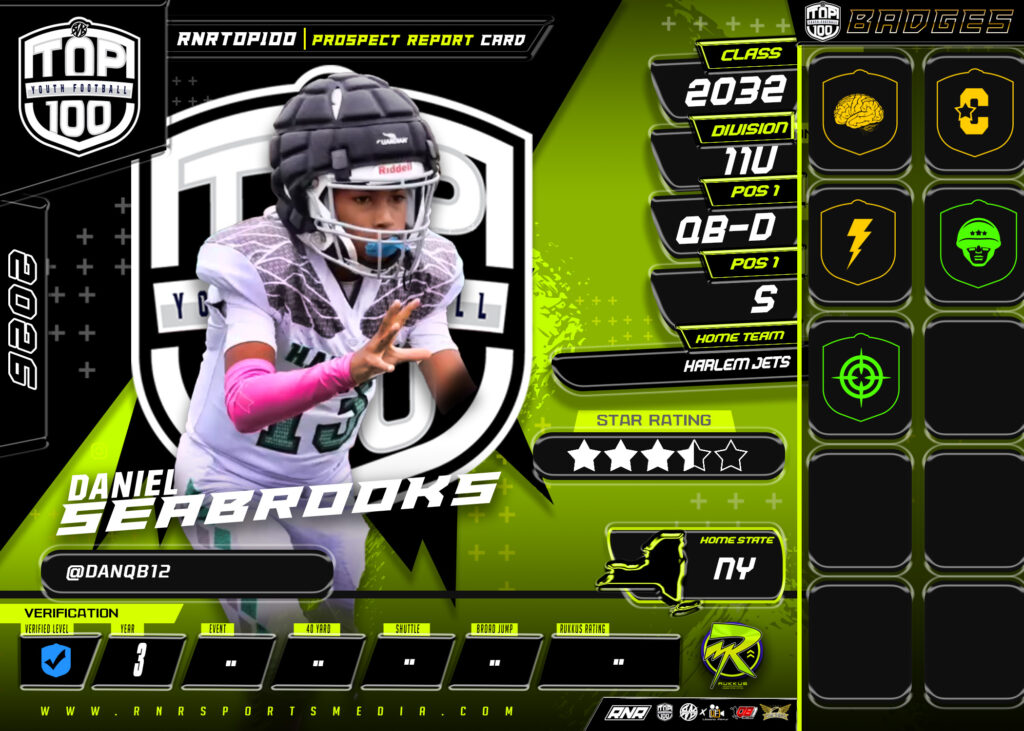Viewport: 1024px width, 731px height.
Task: Select the captain C star badge
Action: coord(973,111)
